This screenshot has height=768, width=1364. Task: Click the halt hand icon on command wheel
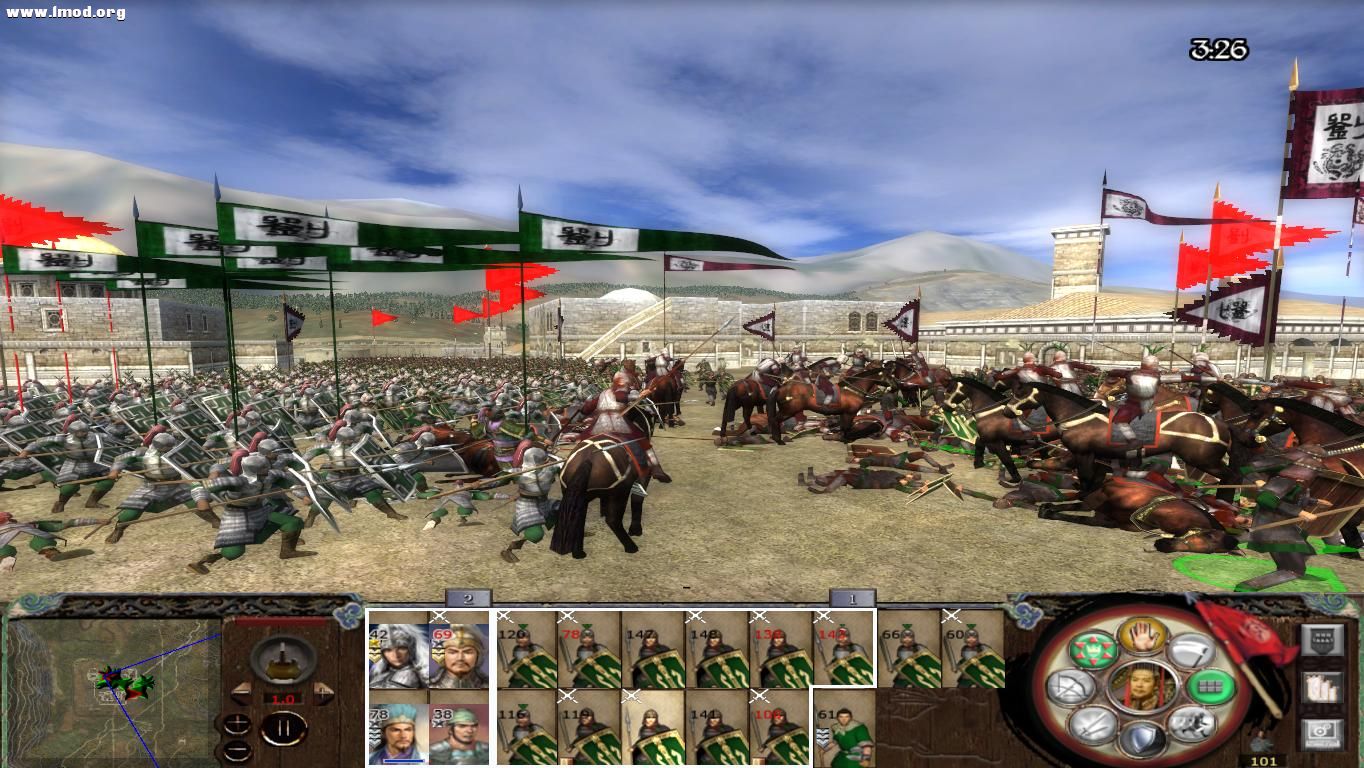[x=1140, y=636]
